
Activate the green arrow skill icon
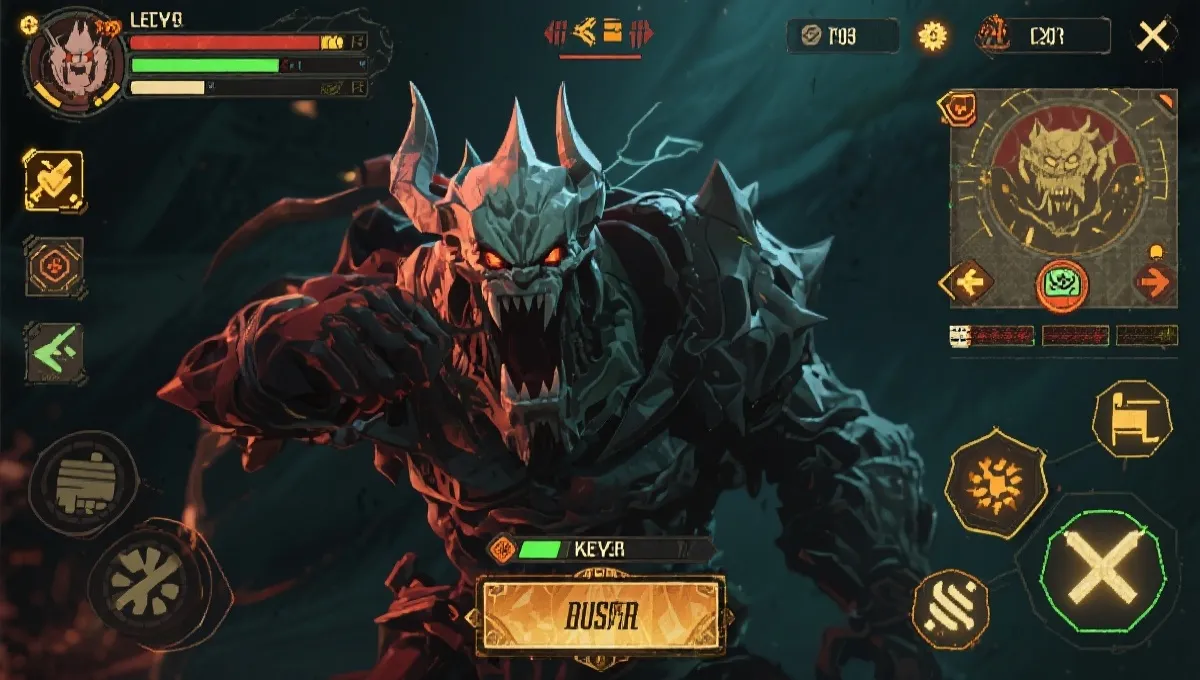pos(54,352)
